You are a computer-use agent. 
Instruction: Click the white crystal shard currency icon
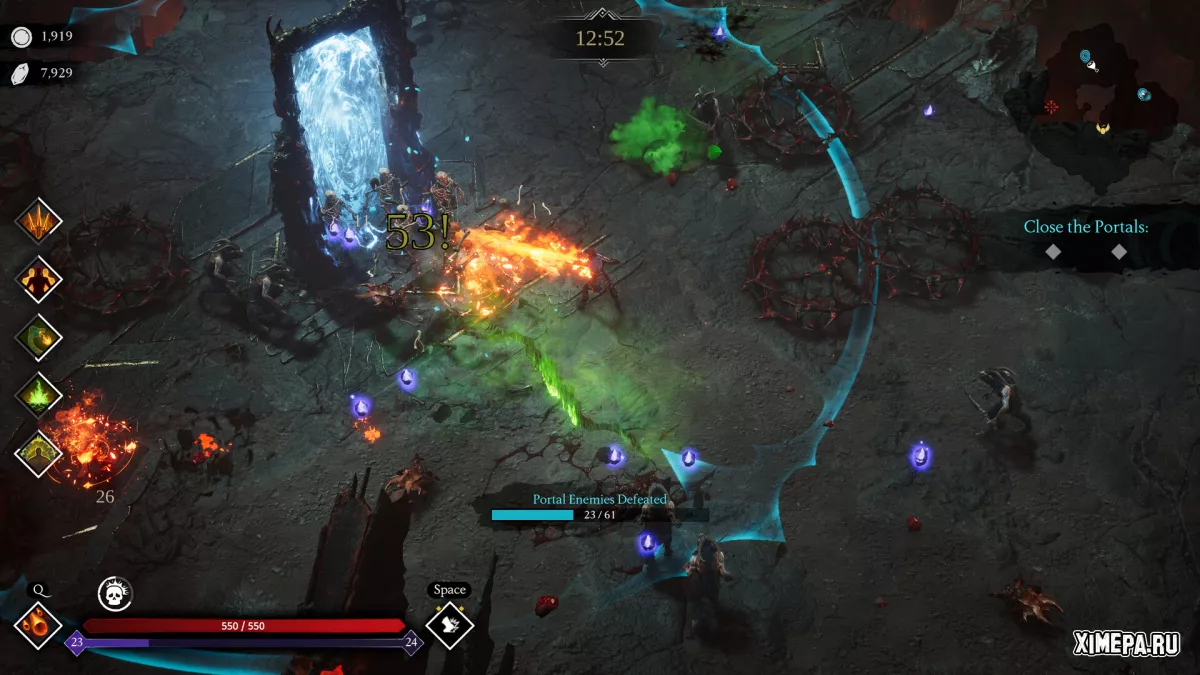click(21, 73)
